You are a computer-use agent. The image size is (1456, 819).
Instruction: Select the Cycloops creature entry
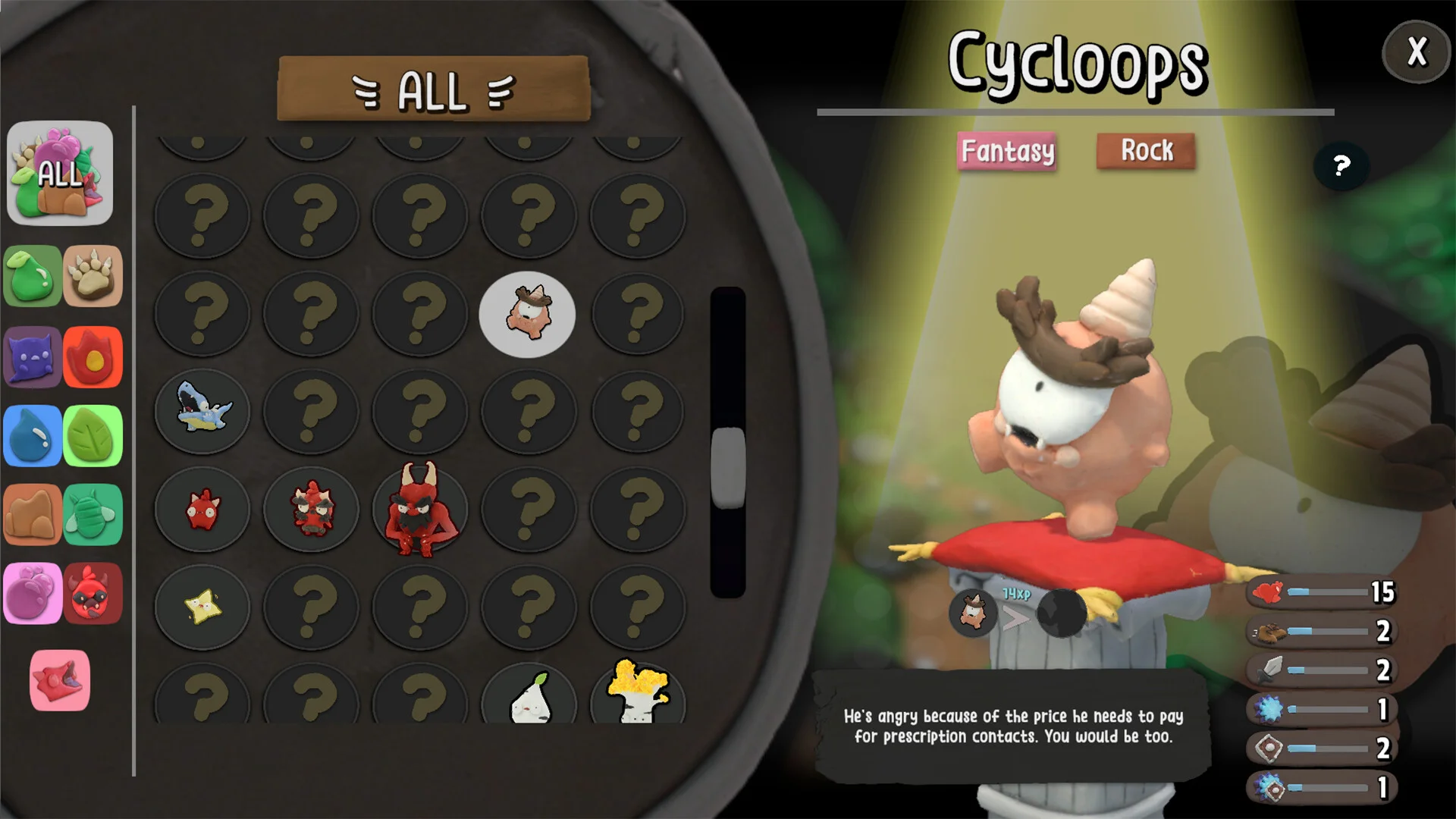(x=527, y=314)
